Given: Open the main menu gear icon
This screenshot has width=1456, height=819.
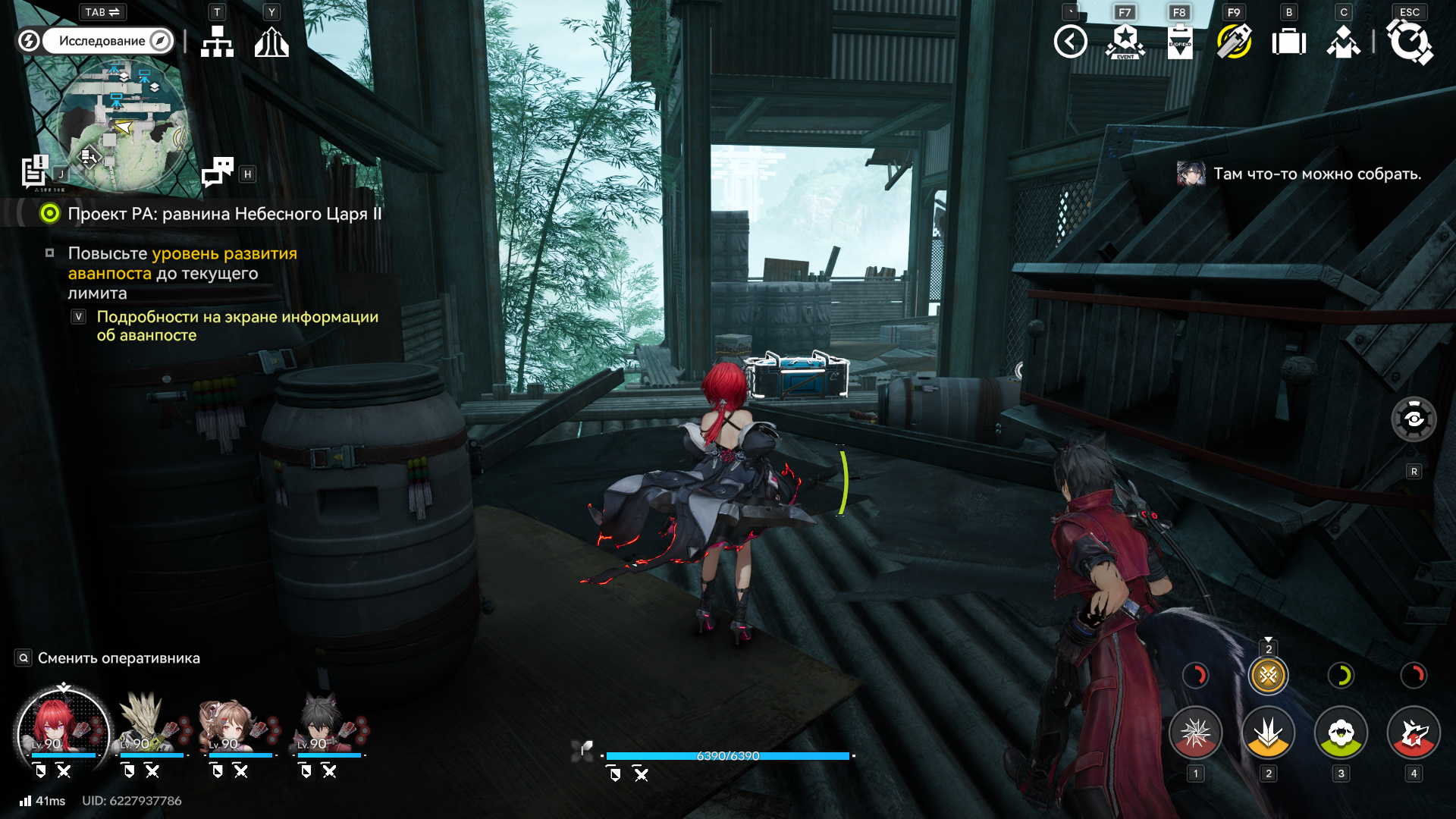Looking at the screenshot, I should (1409, 42).
